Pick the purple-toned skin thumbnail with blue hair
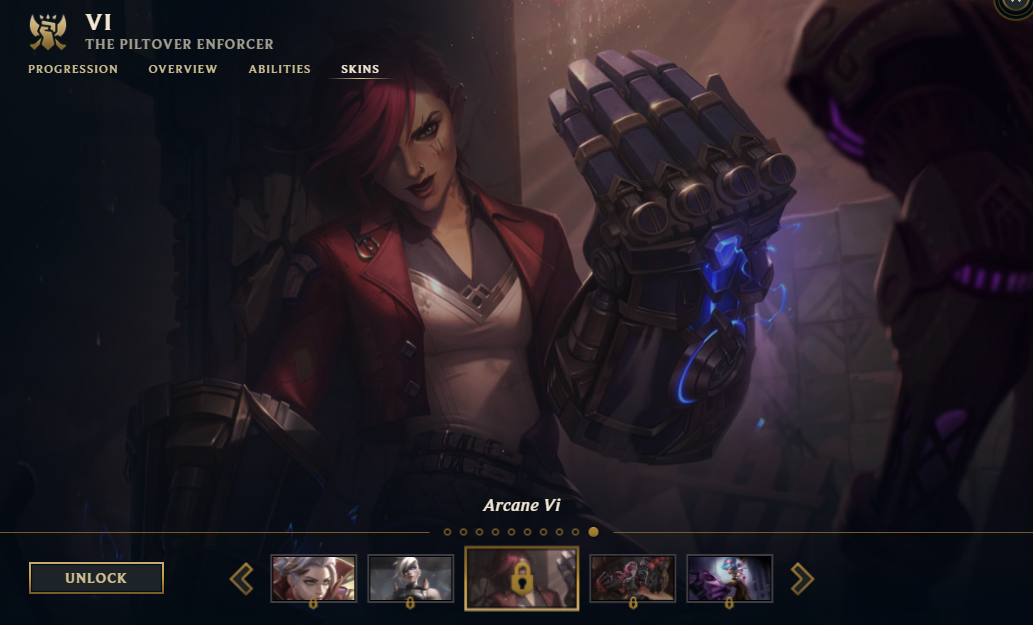1033x625 pixels. tap(729, 578)
